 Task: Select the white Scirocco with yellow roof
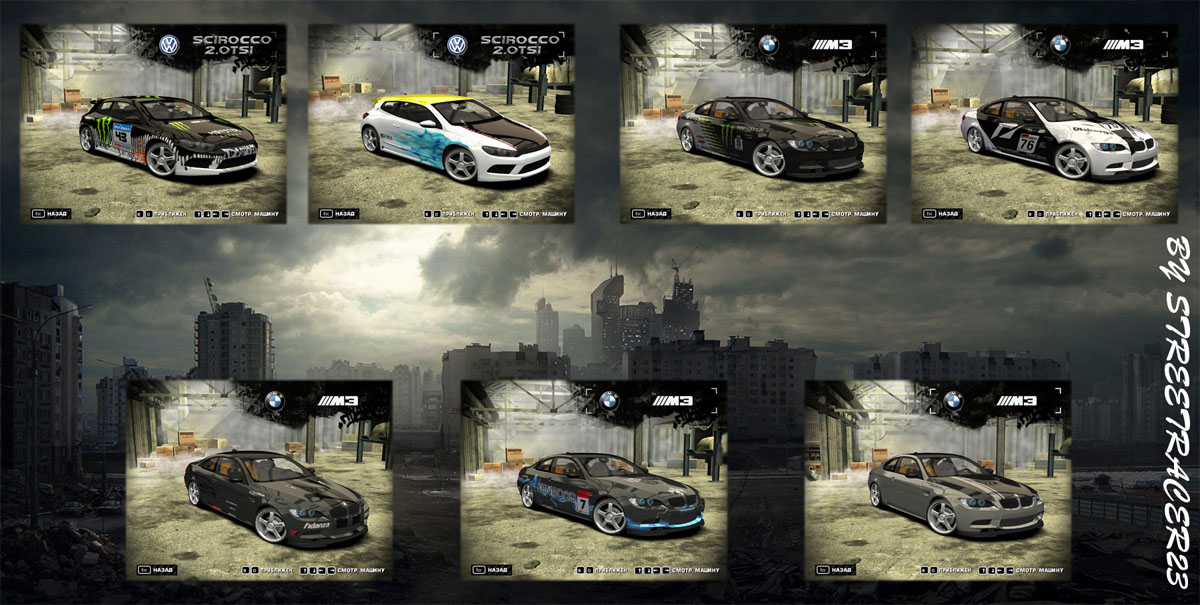point(440,124)
